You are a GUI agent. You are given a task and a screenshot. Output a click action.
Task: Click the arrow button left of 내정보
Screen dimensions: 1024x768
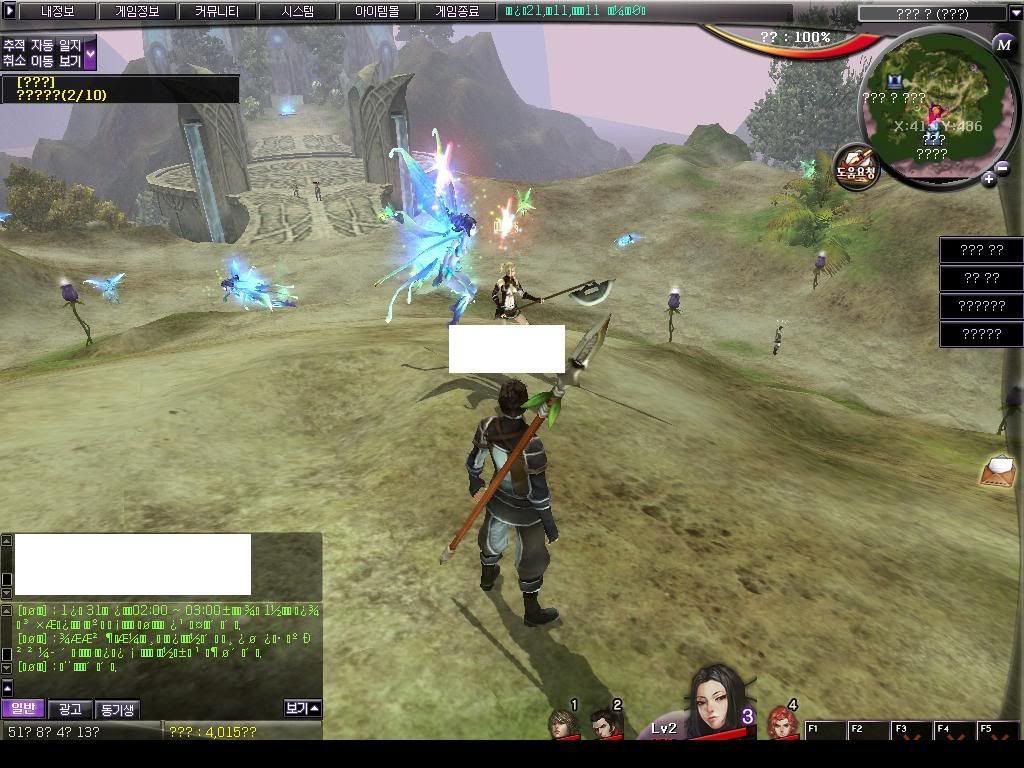(9, 12)
